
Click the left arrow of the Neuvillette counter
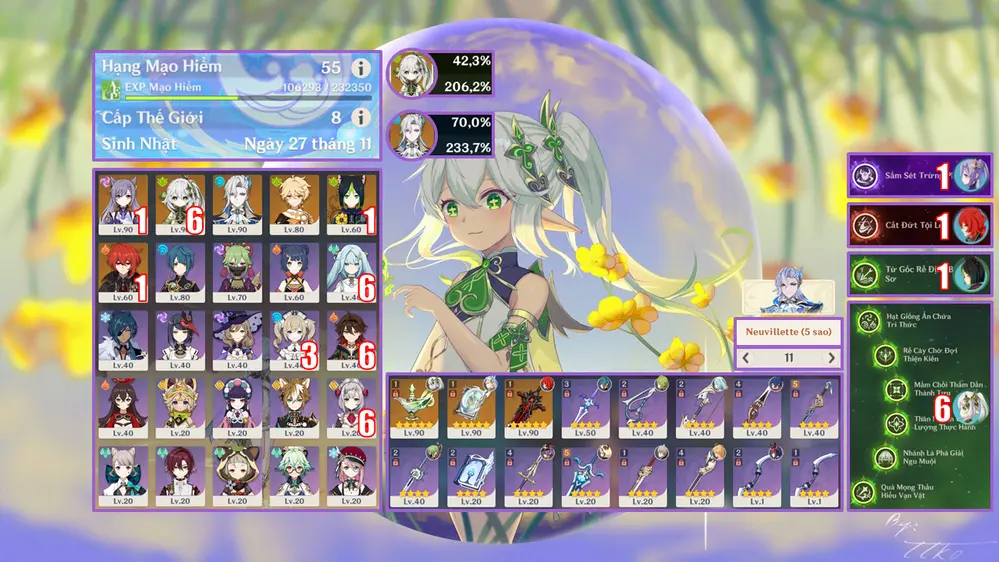point(745,357)
